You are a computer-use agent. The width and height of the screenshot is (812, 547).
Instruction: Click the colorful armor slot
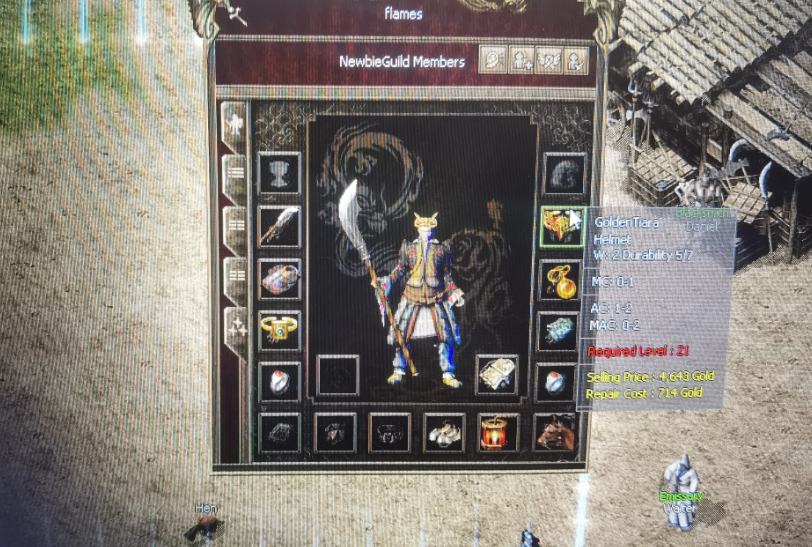279,278
